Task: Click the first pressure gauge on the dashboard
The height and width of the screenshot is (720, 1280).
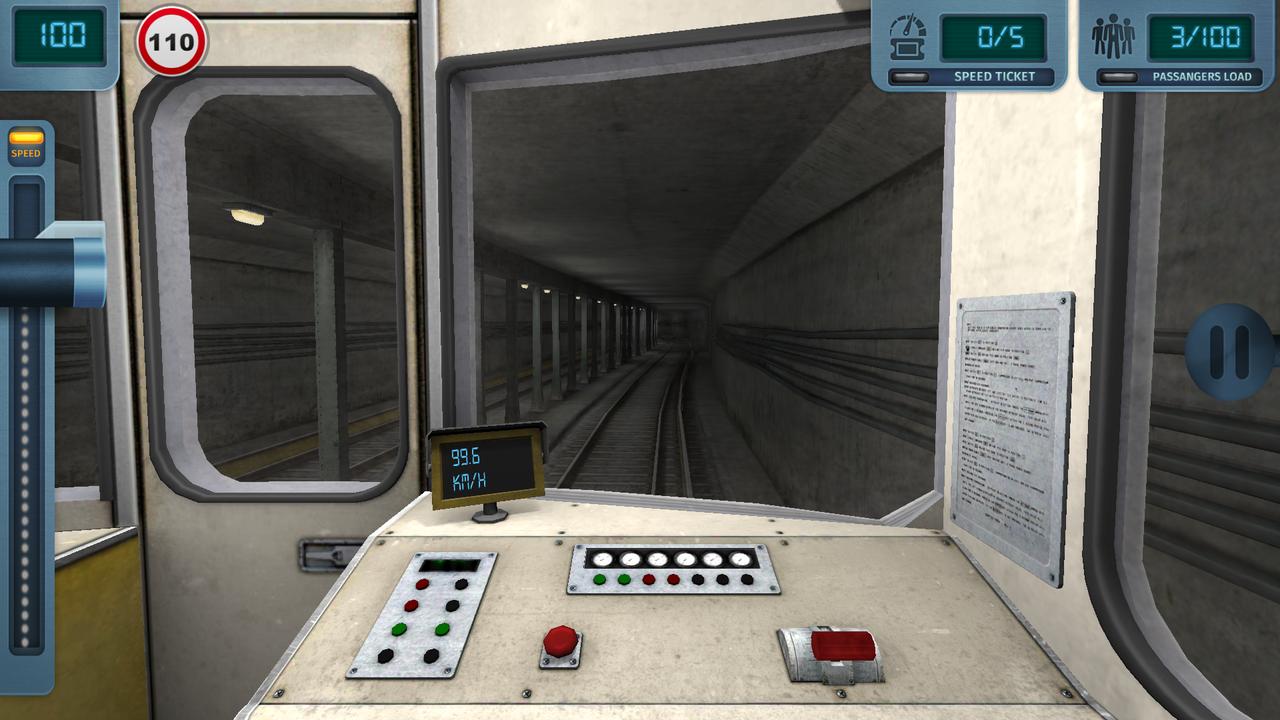Action: tap(601, 559)
